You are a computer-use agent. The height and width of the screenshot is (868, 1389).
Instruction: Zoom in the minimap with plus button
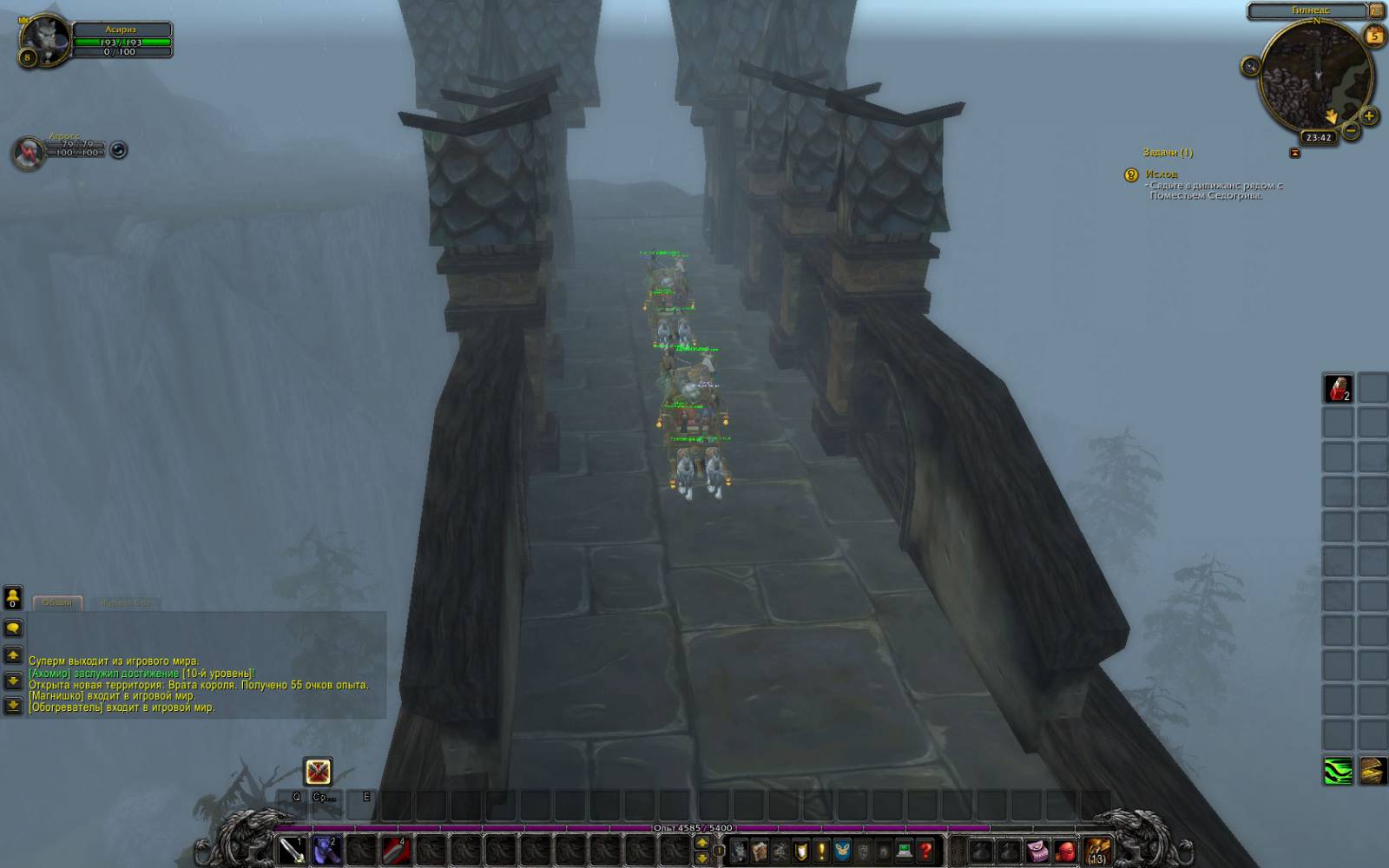pyautogui.click(x=1369, y=115)
